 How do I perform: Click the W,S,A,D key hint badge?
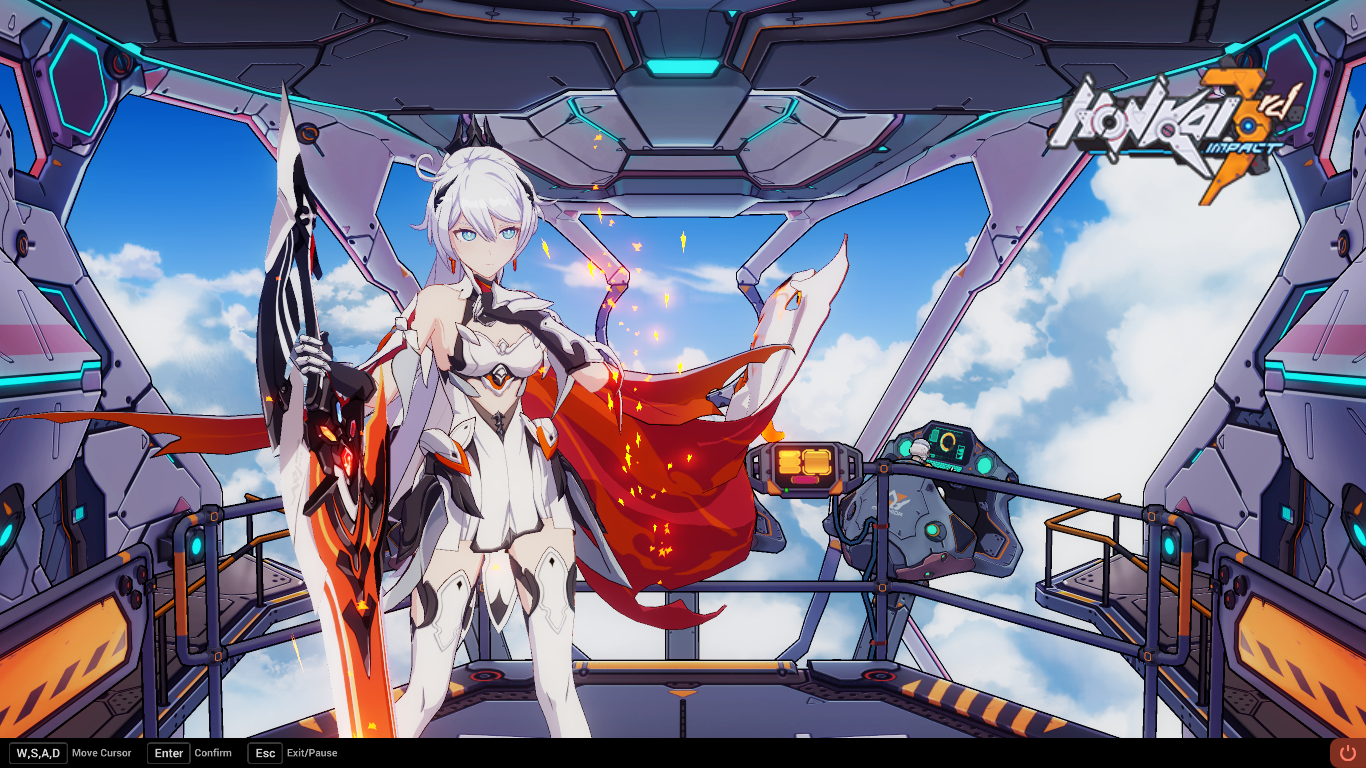point(38,753)
